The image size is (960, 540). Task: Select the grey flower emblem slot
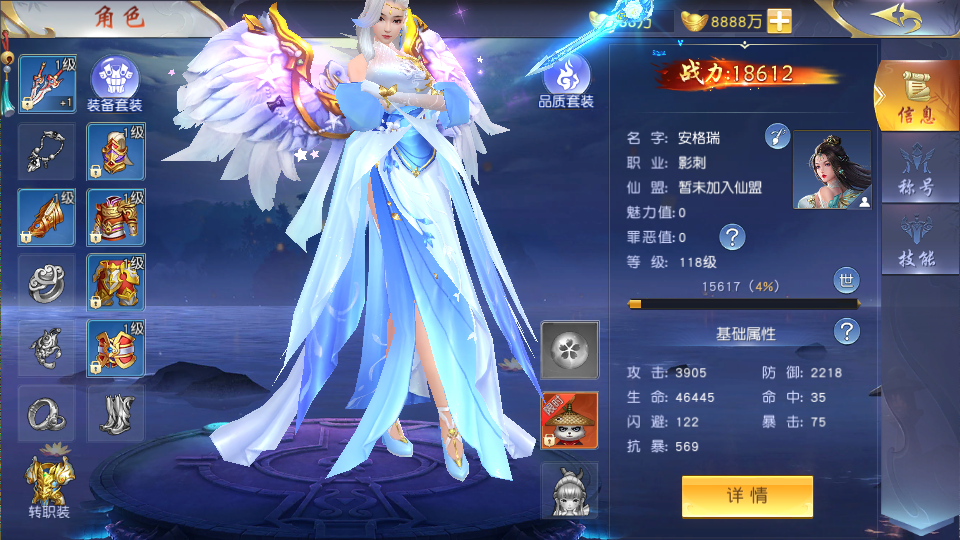pyautogui.click(x=569, y=350)
